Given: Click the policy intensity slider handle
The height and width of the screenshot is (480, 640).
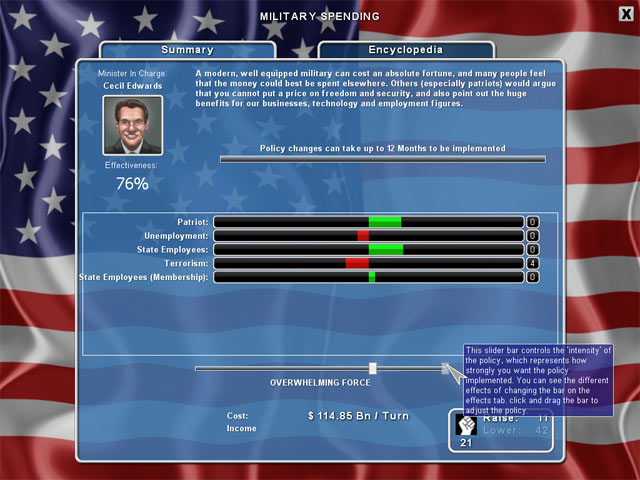Looking at the screenshot, I should (372, 368).
